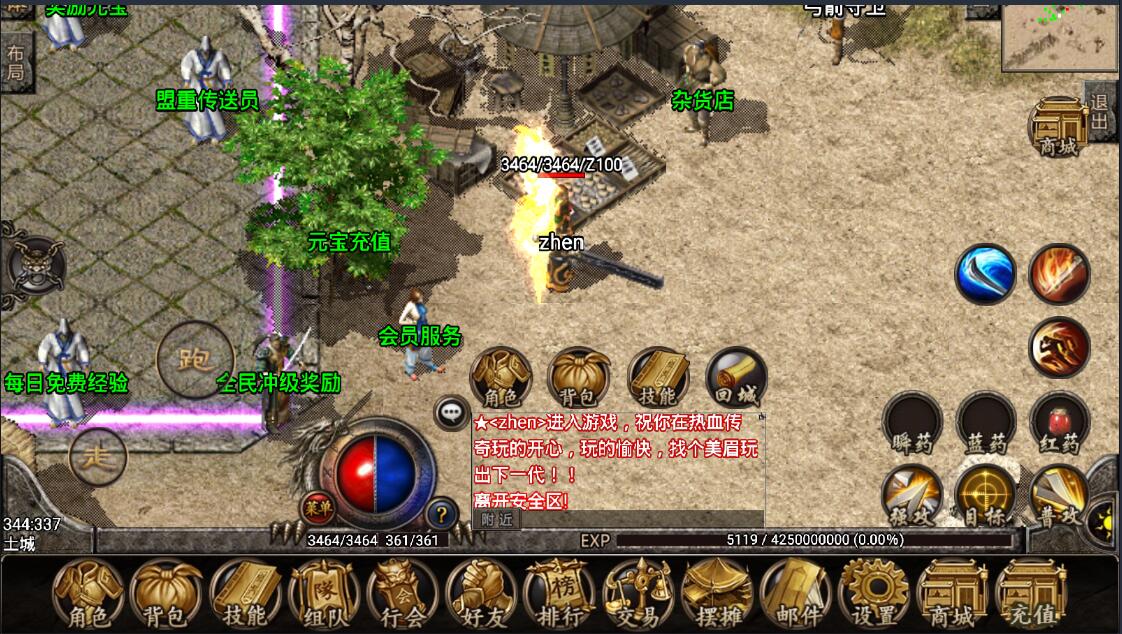Check the 邮件 mailbox
Image resolution: width=1122 pixels, height=634 pixels.
(794, 594)
